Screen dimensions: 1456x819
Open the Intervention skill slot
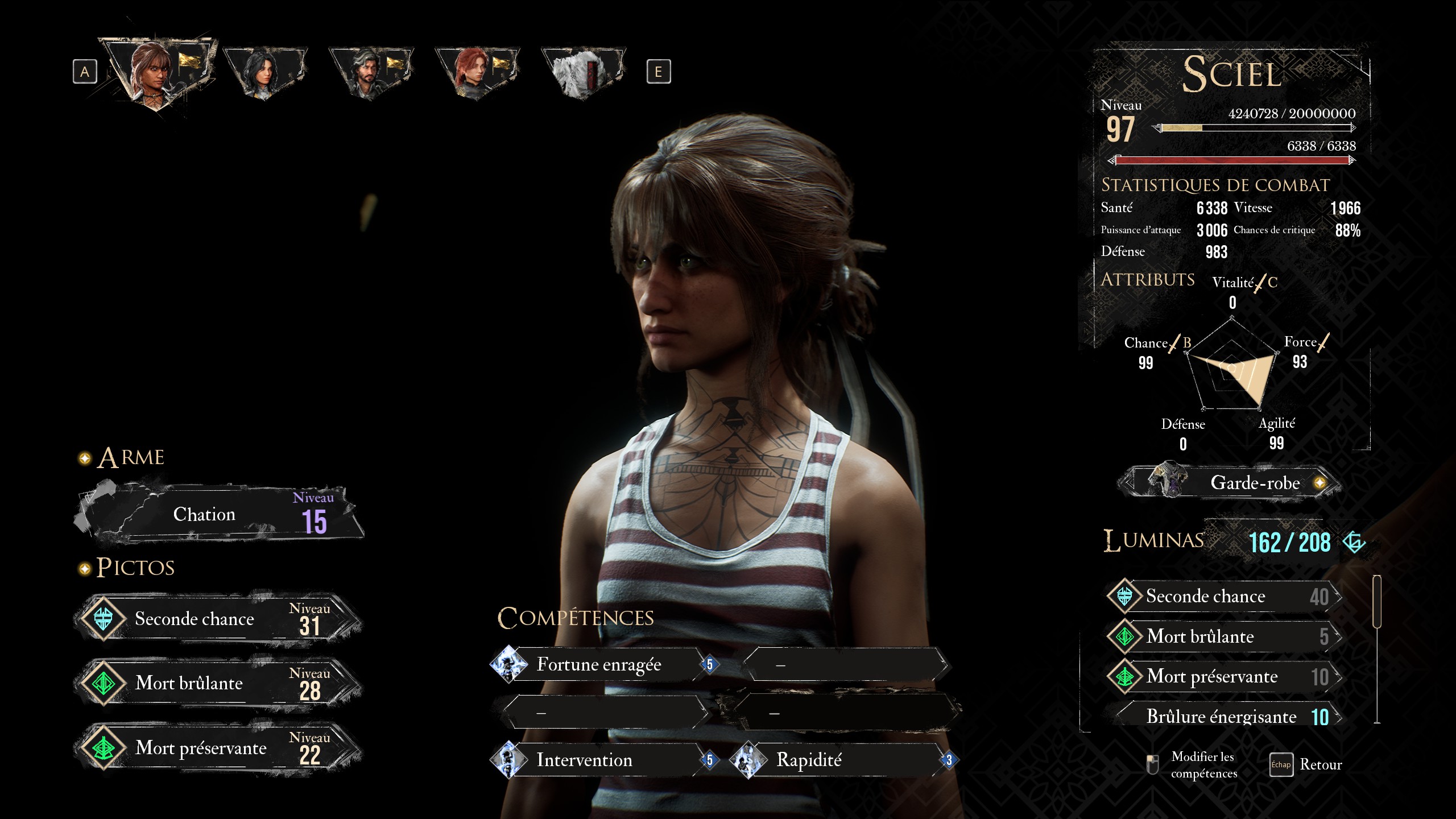pos(600,760)
